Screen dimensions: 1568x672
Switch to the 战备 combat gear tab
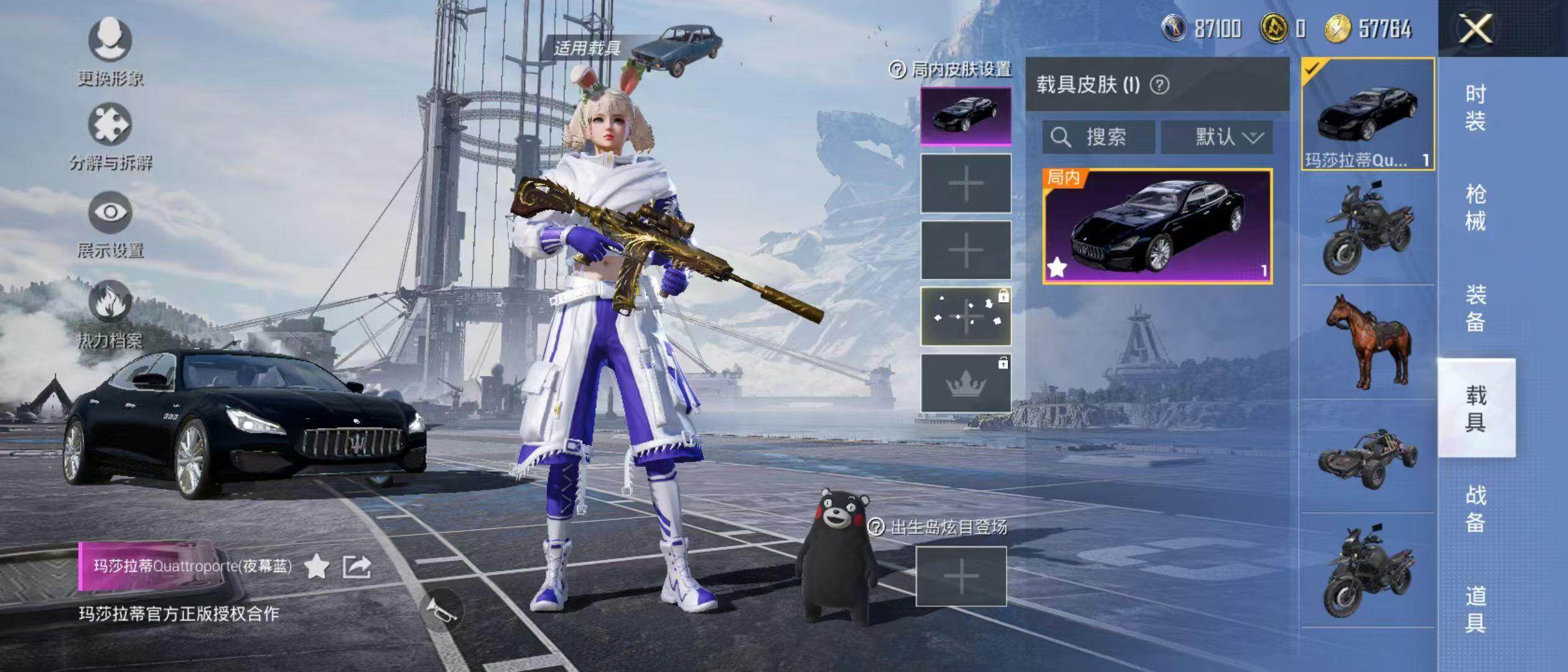tap(1475, 508)
